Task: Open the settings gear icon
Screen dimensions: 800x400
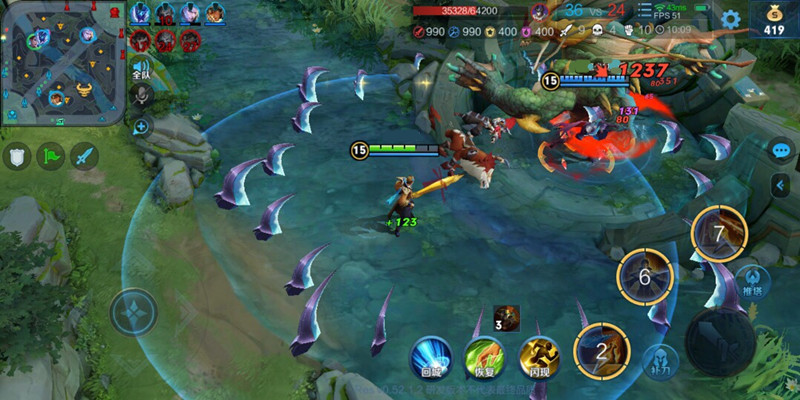Action: coord(731,18)
